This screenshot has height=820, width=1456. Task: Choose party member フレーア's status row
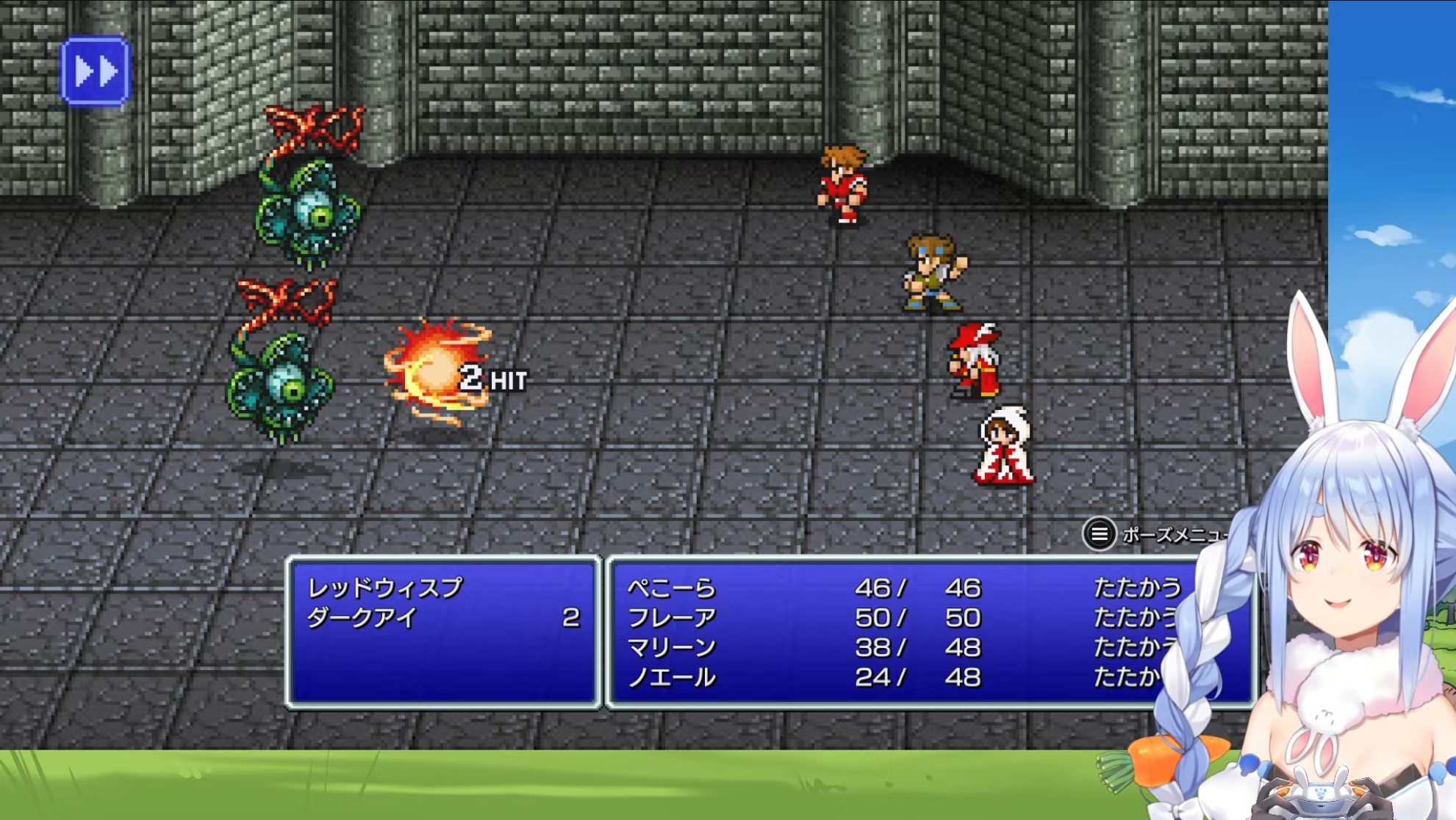click(671, 618)
